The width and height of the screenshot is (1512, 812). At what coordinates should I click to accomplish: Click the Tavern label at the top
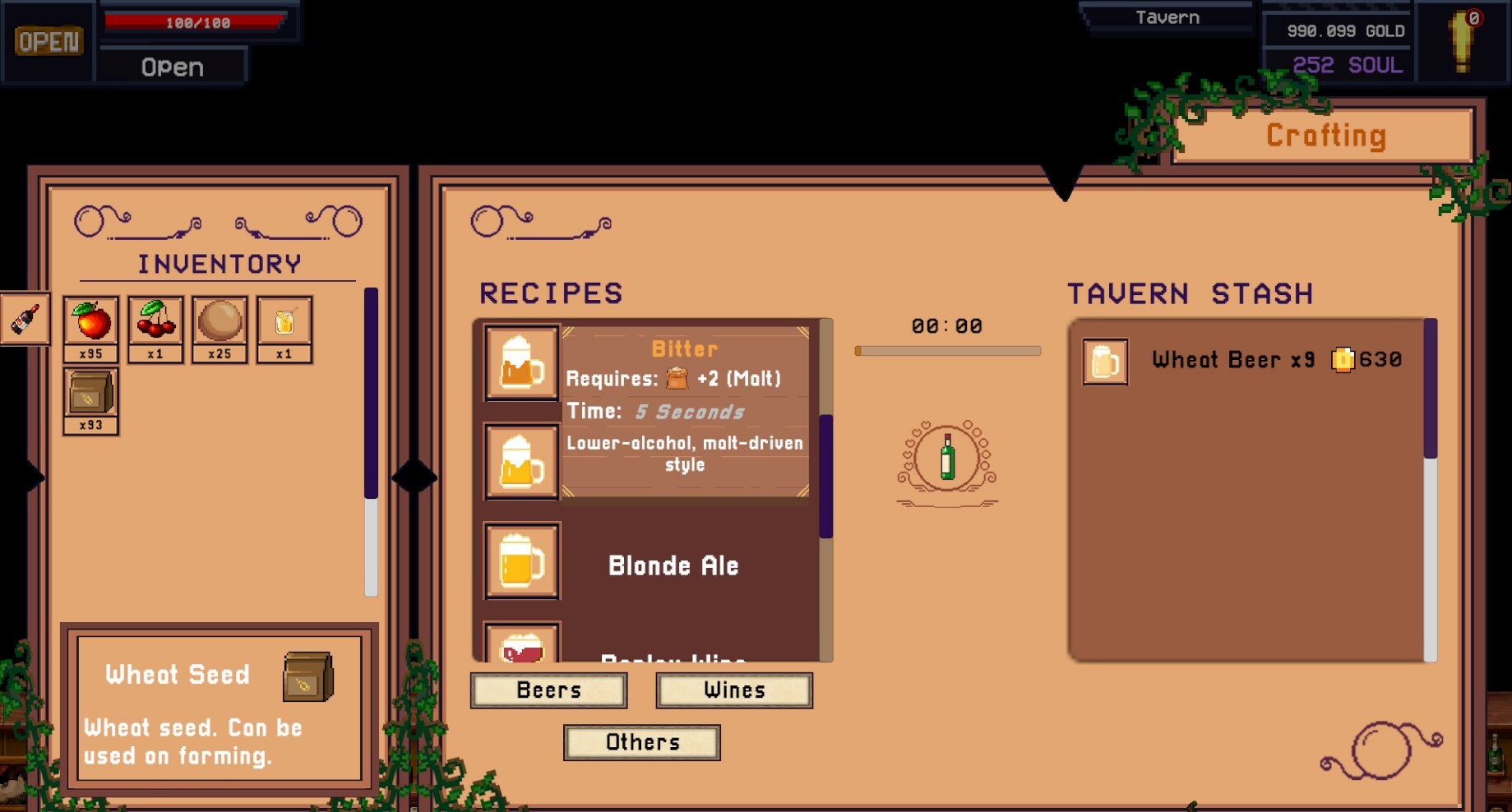tap(1167, 16)
